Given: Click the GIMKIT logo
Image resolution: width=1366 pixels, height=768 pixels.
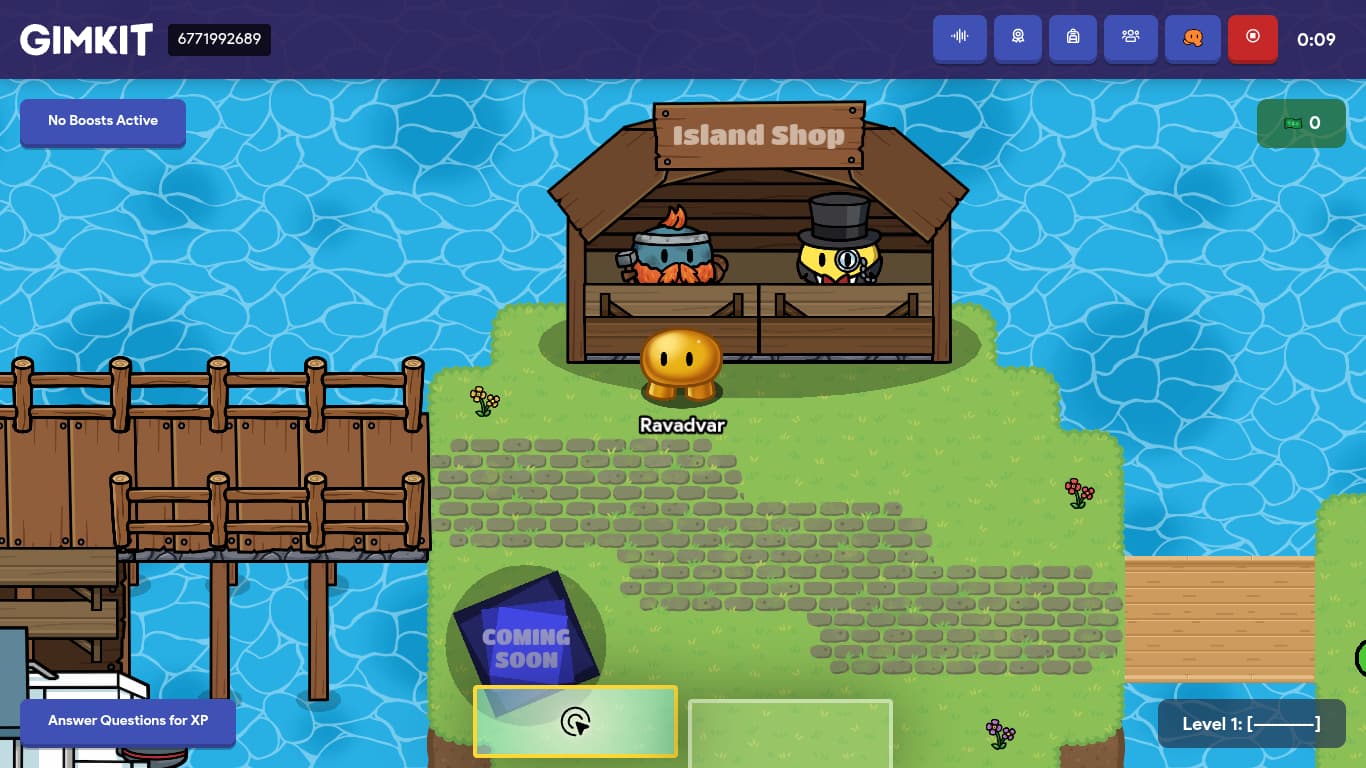Looking at the screenshot, I should [86, 40].
